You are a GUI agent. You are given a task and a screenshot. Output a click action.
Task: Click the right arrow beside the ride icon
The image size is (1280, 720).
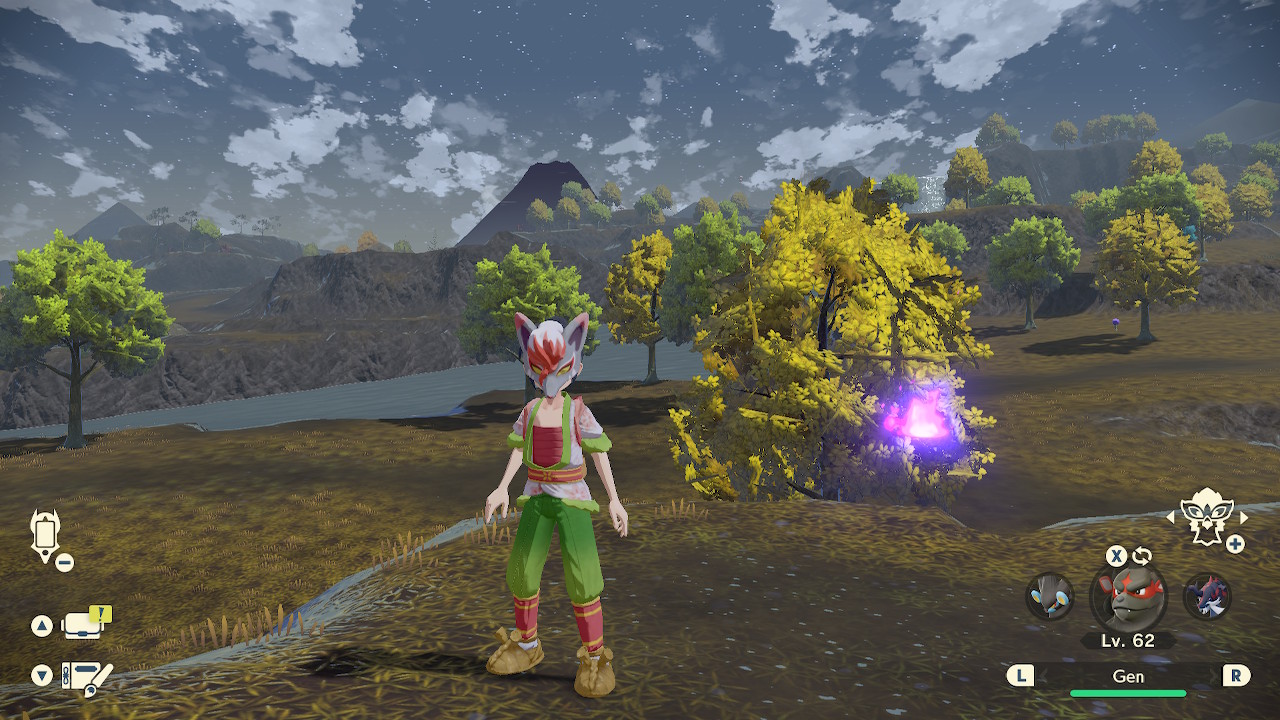coord(1244,517)
